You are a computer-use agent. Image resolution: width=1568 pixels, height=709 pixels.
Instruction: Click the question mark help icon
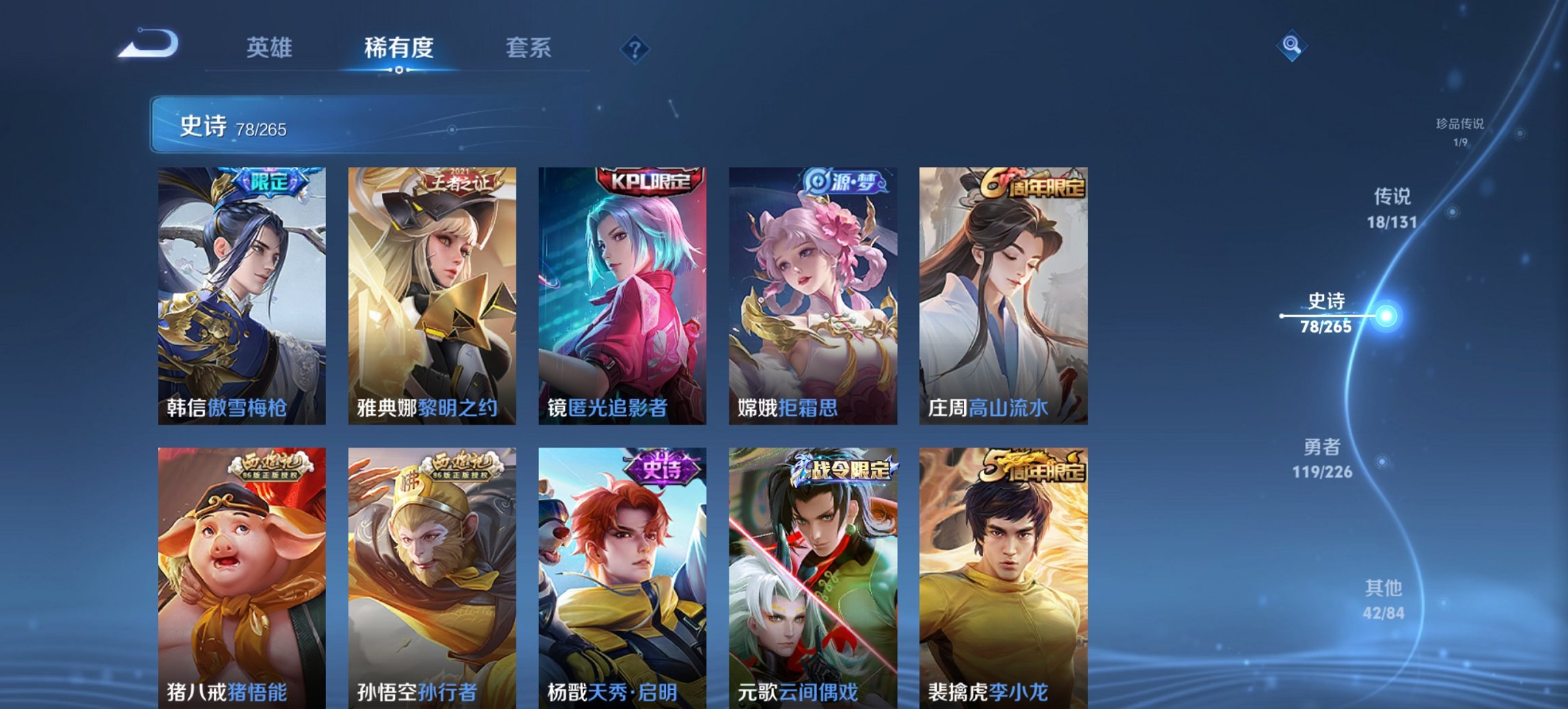point(635,49)
